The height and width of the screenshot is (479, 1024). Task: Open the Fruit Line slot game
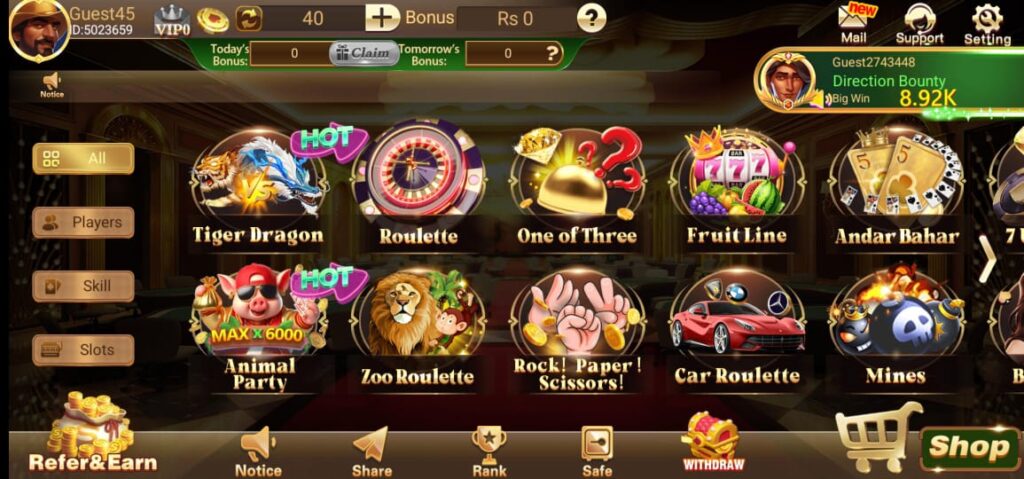(736, 183)
